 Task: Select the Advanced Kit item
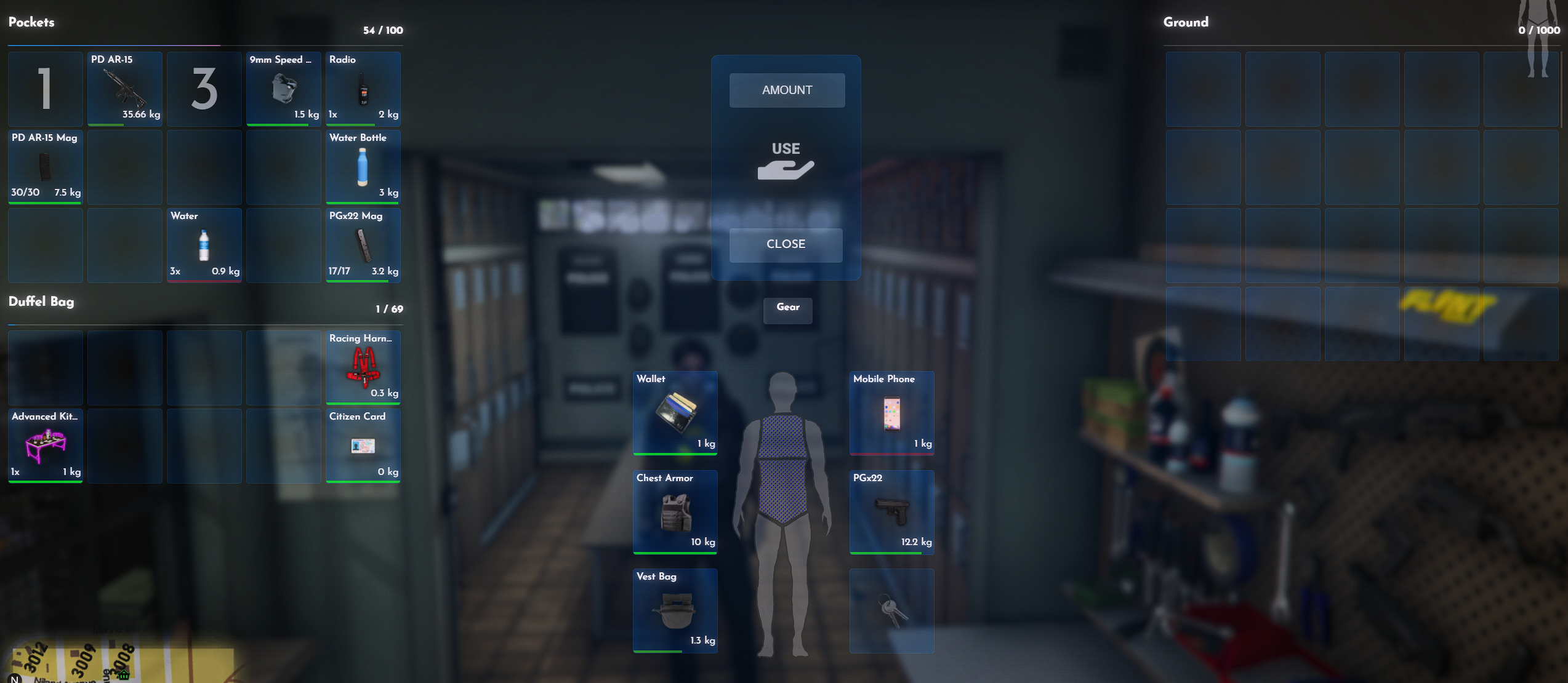46,446
